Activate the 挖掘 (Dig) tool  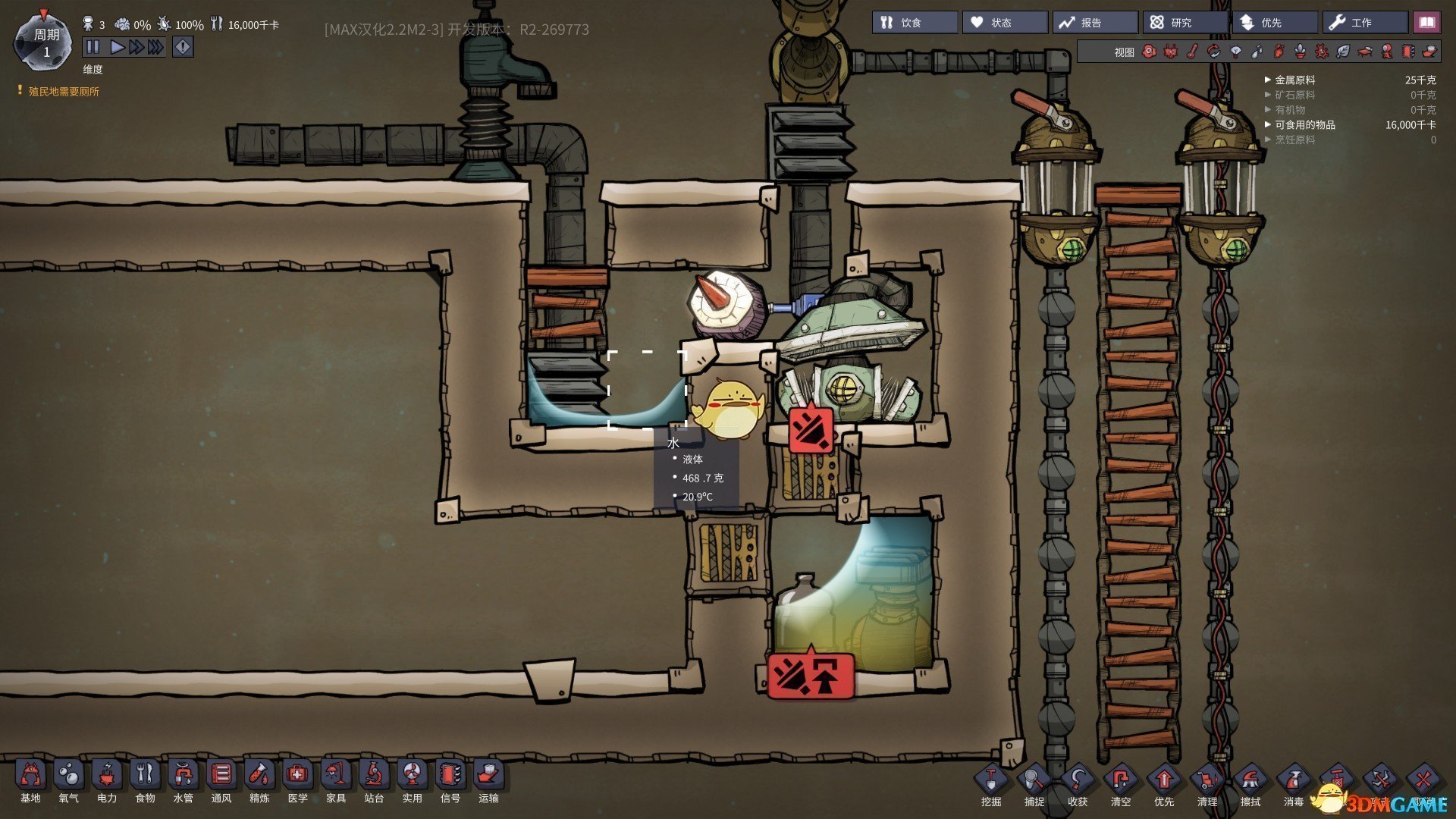[991, 786]
